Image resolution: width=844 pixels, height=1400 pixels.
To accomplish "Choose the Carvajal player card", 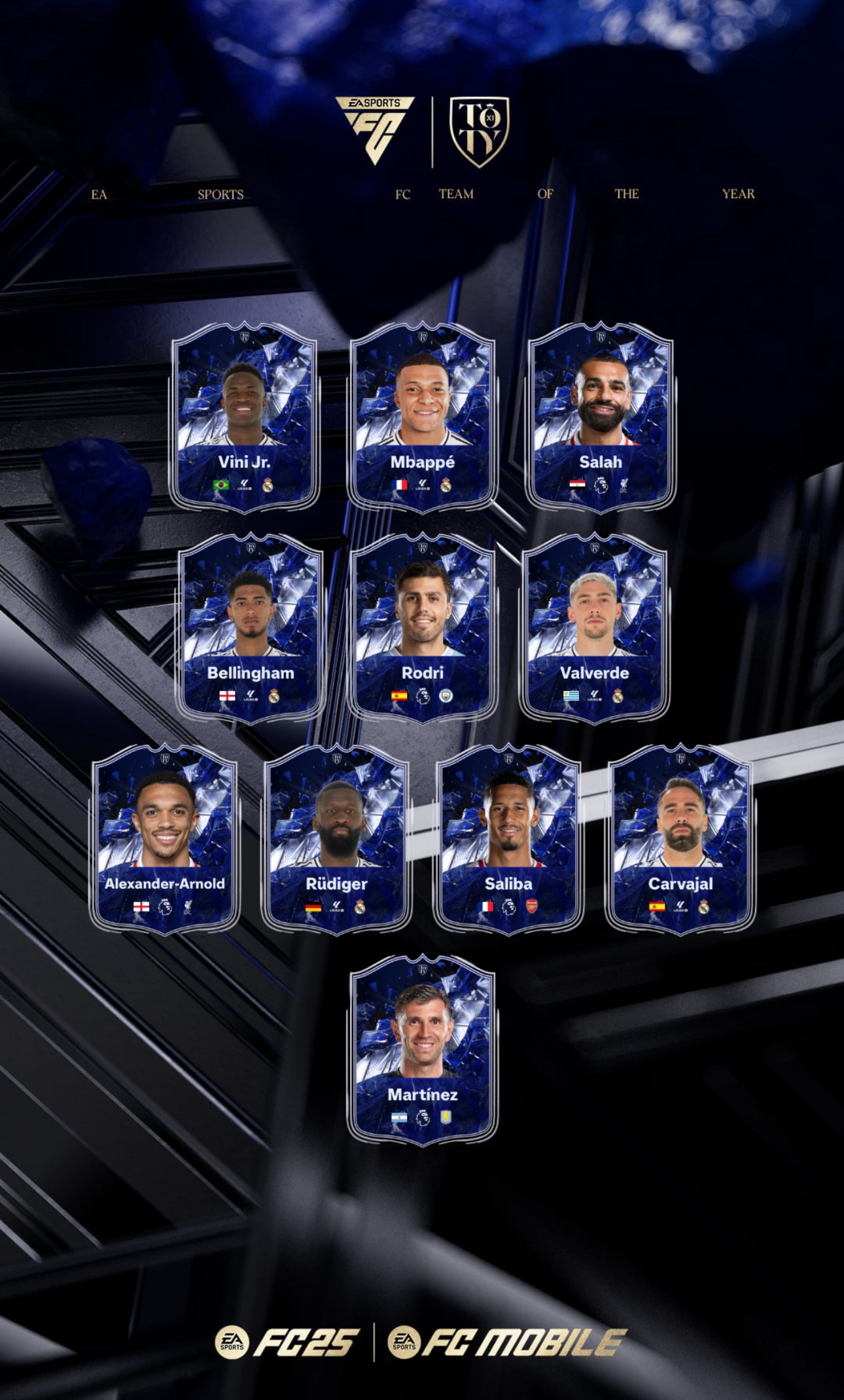I will coord(680,838).
